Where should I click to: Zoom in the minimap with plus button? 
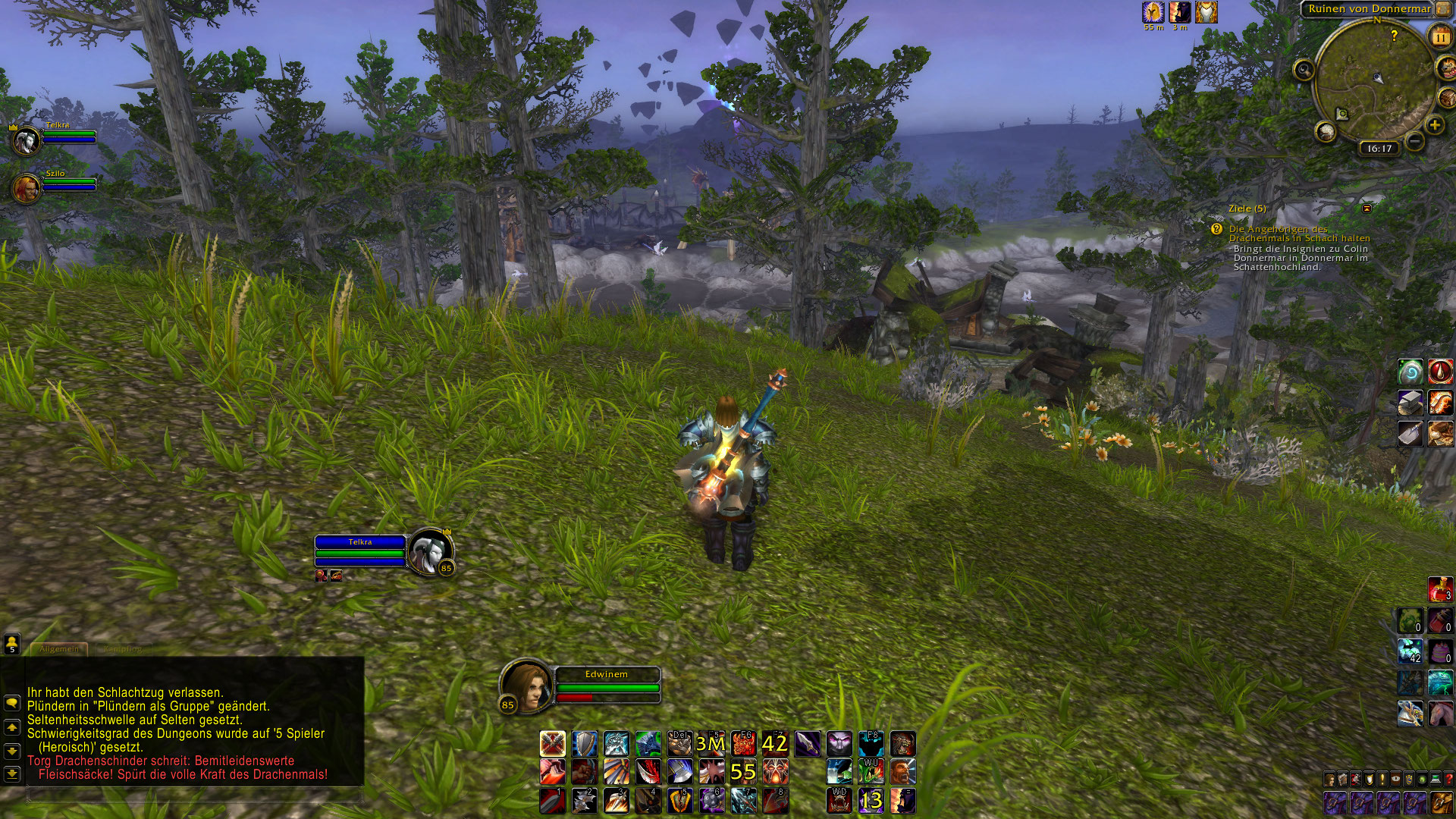(x=1434, y=125)
